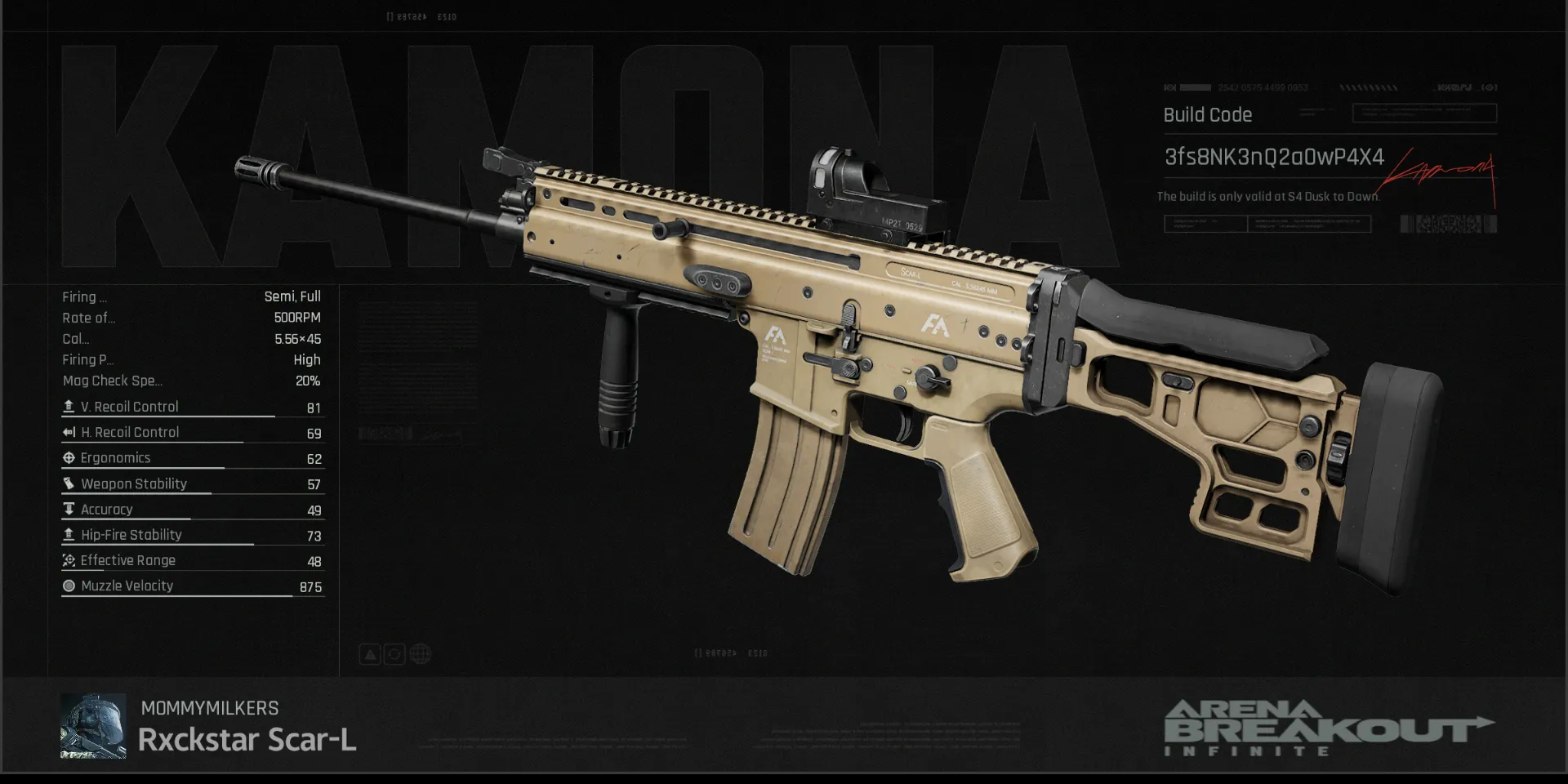Click the warning triangle icon
This screenshot has width=1568, height=784.
click(x=370, y=653)
